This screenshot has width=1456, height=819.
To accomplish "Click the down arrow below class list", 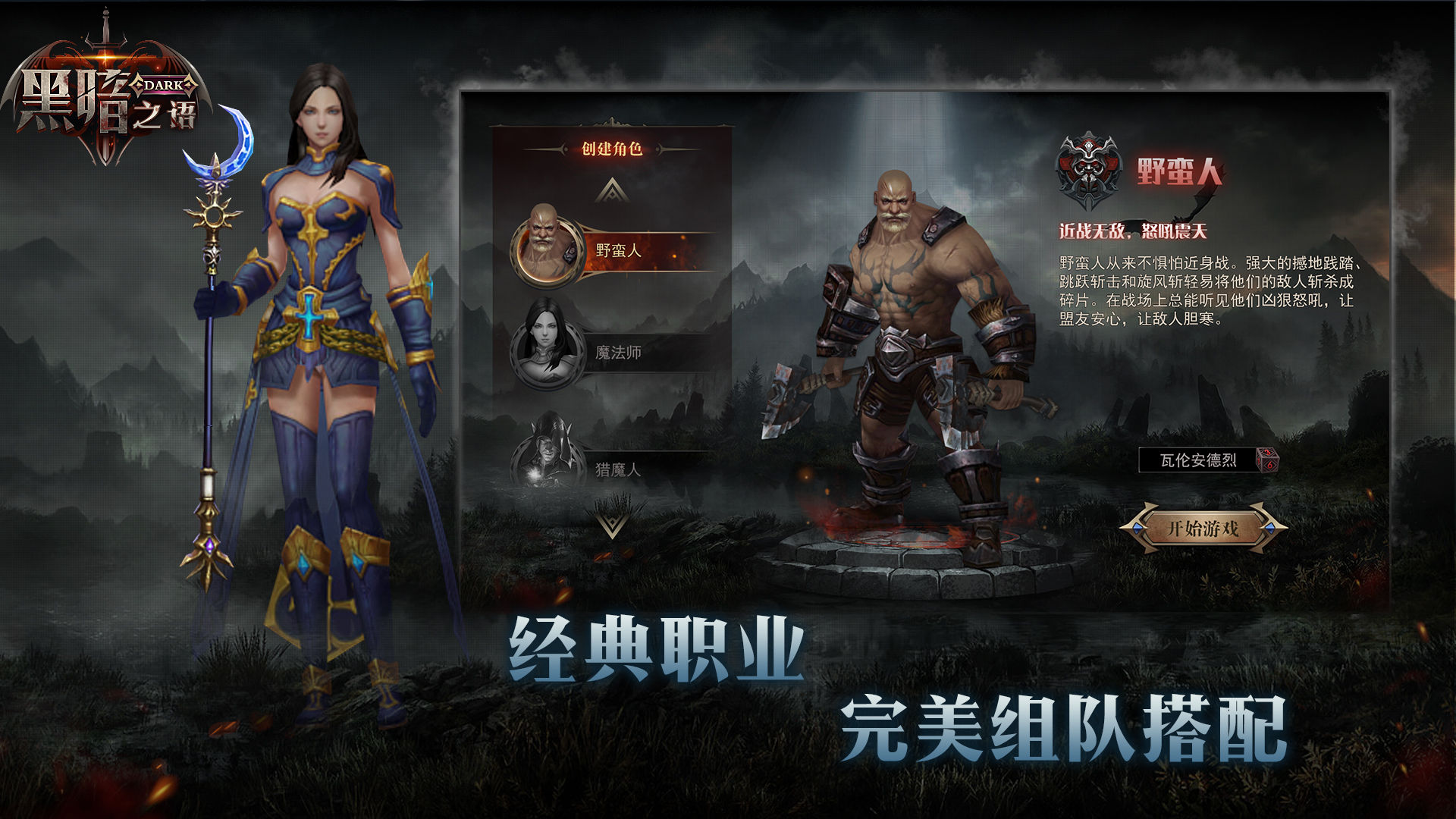I will tap(611, 524).
